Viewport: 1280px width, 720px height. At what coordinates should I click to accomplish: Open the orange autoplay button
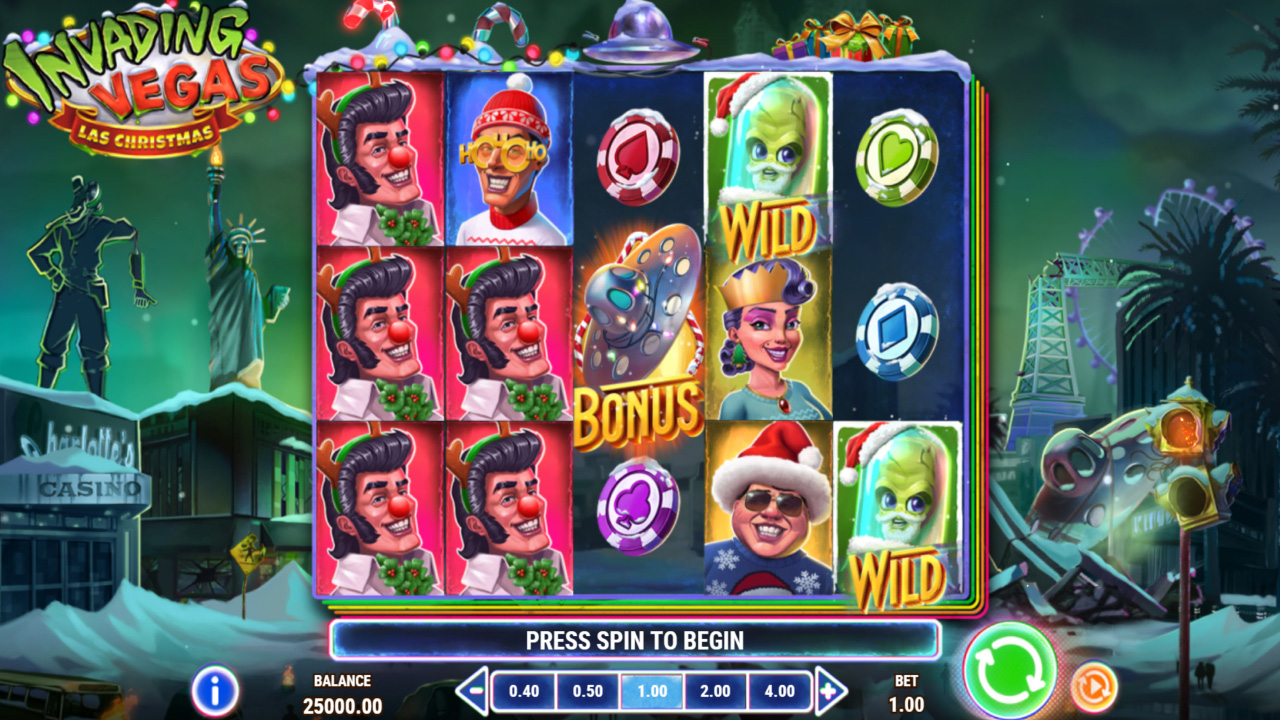coord(1094,688)
